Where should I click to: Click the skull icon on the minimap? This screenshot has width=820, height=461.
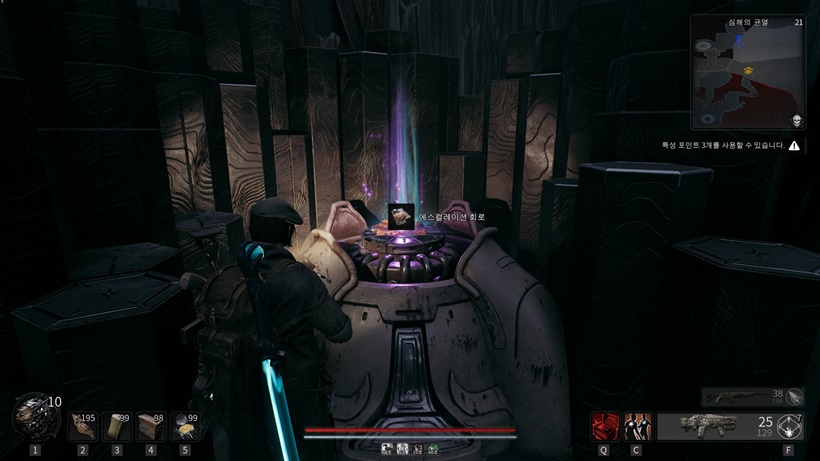(x=797, y=121)
